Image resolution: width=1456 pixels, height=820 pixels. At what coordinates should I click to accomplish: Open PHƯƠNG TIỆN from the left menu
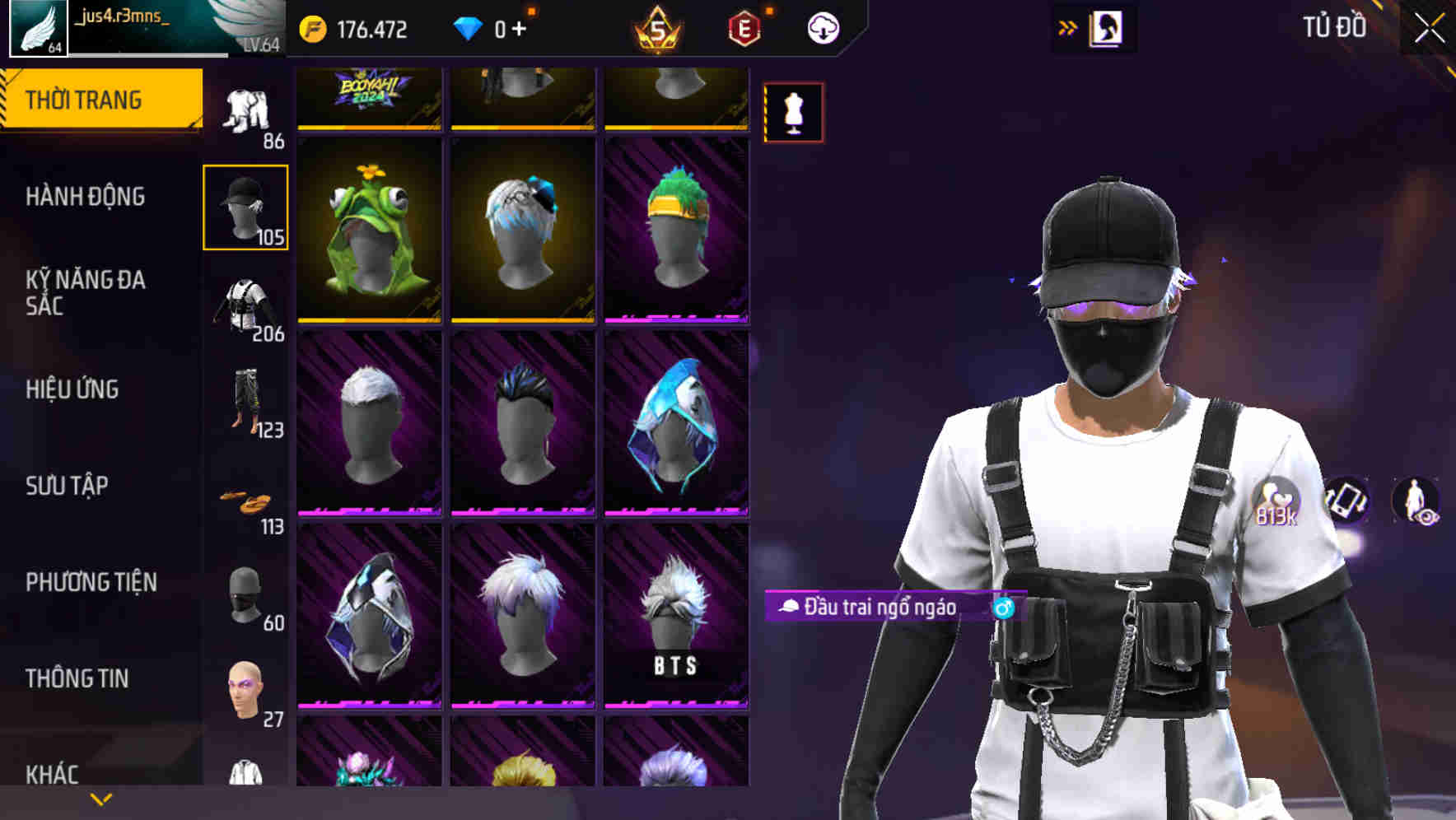pos(91,581)
